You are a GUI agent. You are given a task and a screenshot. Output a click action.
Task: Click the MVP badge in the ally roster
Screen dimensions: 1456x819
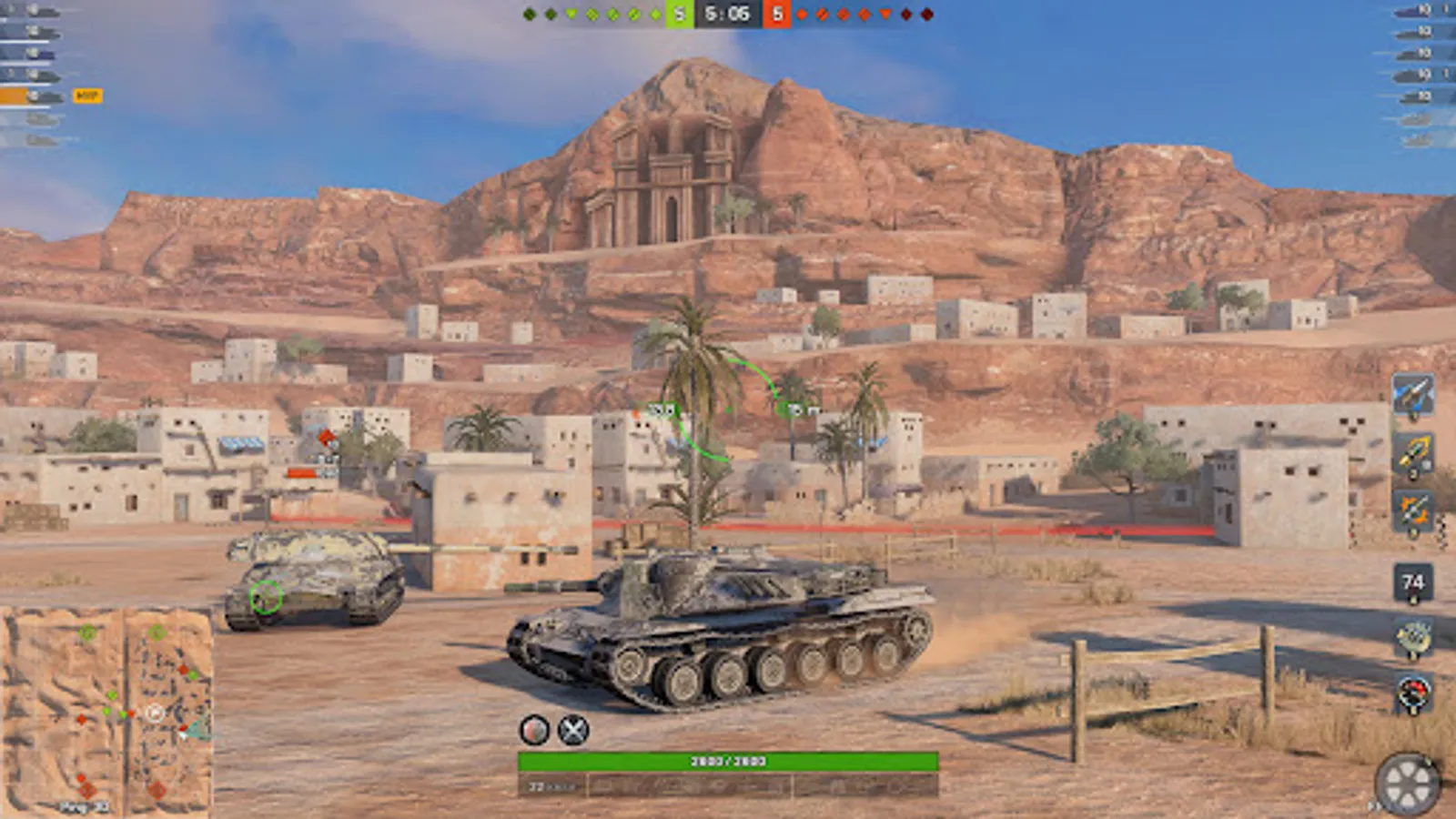[87, 94]
